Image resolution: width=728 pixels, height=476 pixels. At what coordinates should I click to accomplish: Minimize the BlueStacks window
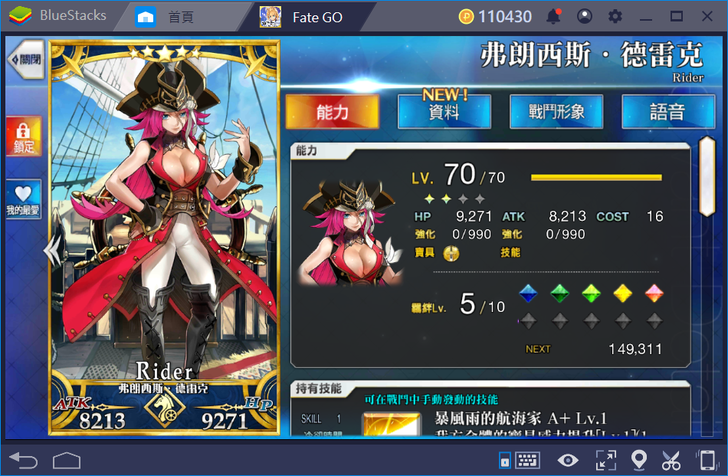[x=646, y=16]
